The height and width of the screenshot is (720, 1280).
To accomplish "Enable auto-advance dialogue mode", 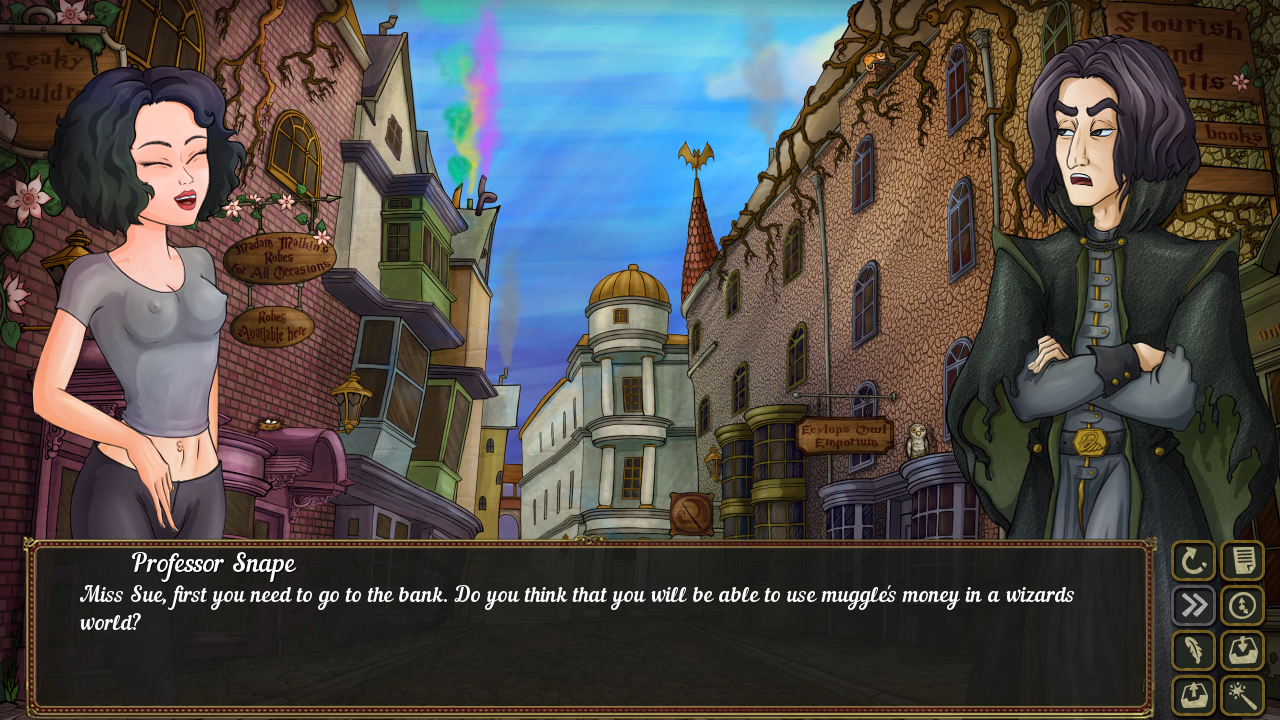I will click(x=1240, y=604).
